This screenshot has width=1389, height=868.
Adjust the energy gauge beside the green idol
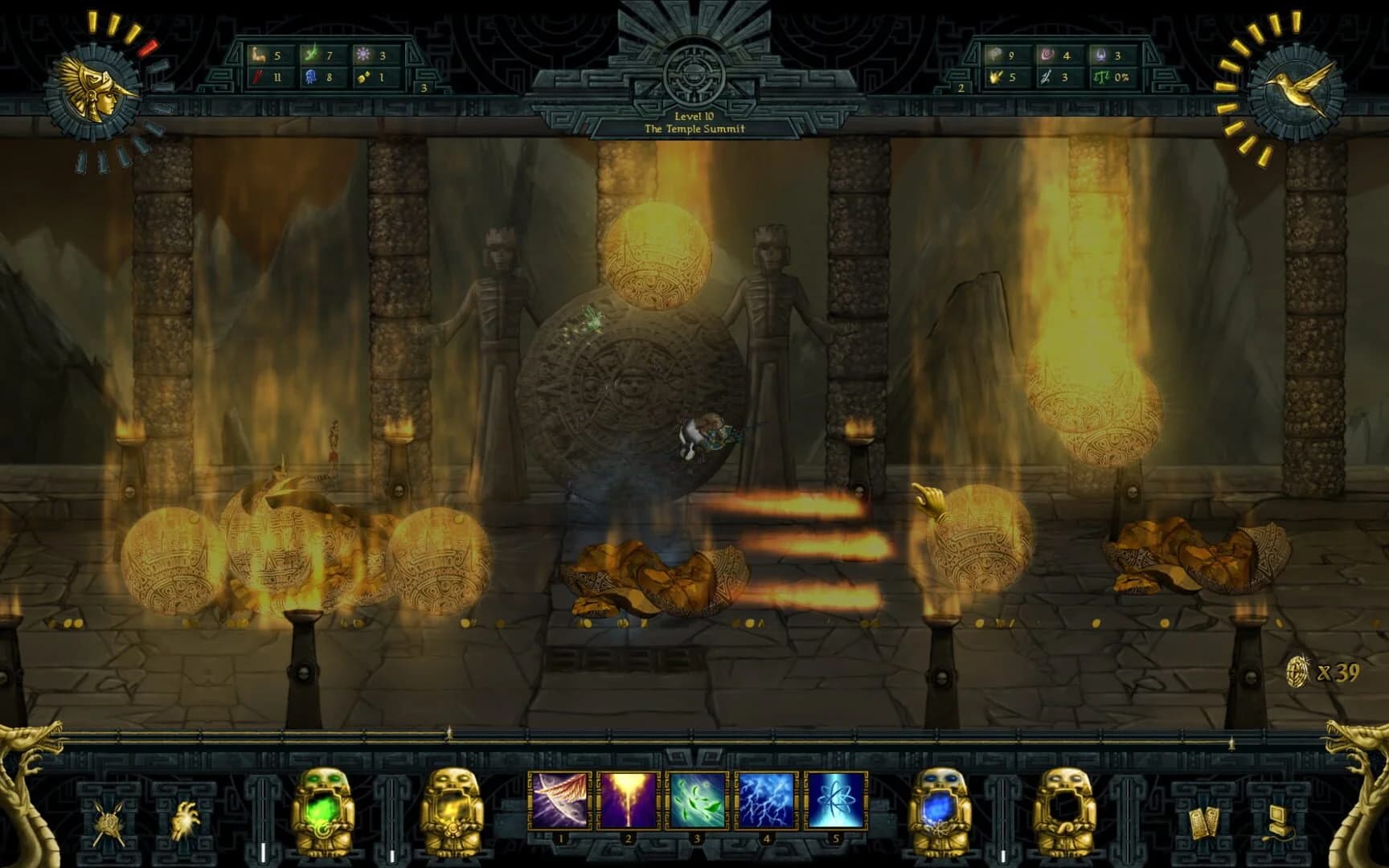click(x=265, y=820)
